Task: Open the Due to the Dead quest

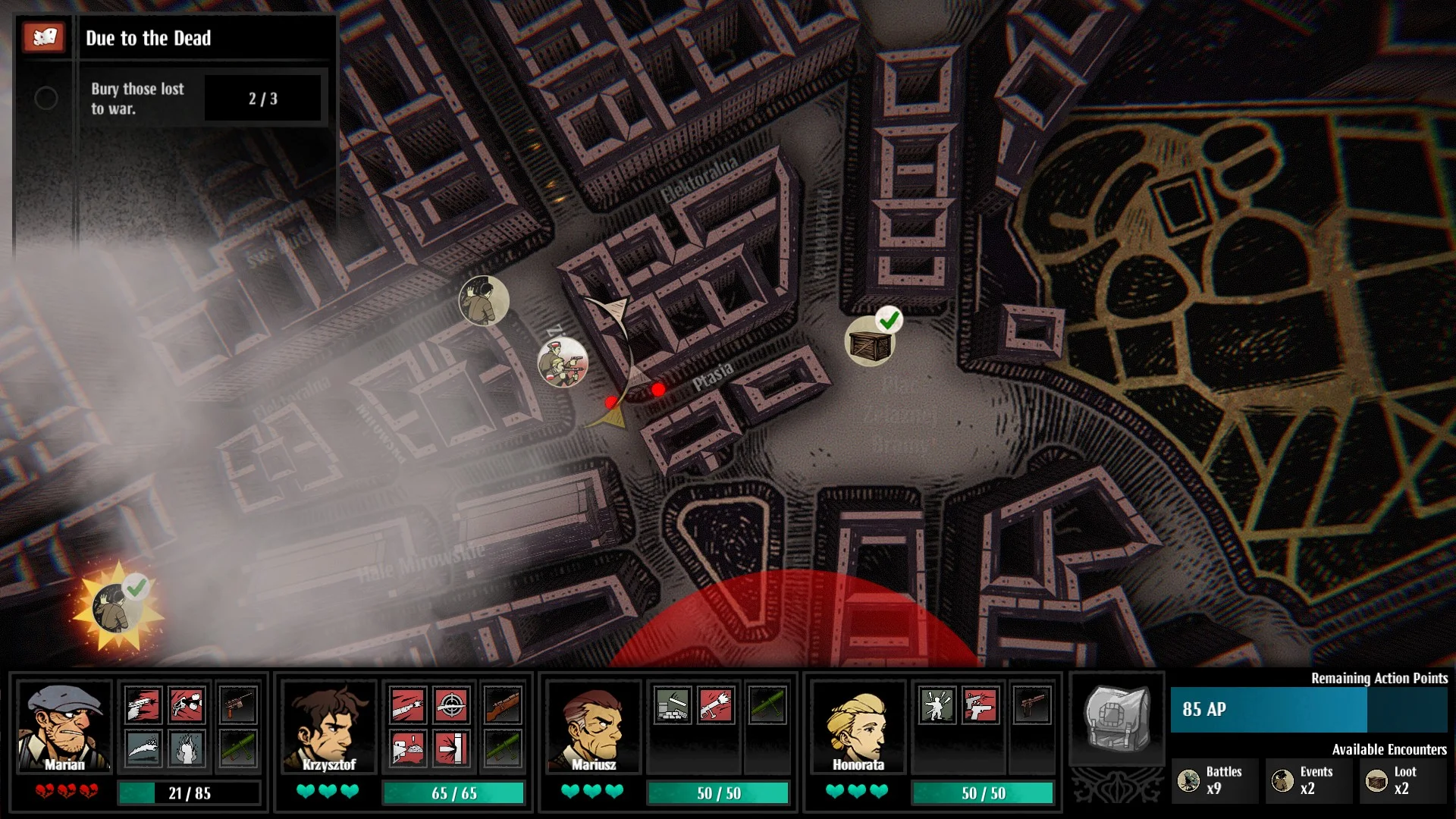Action: click(x=149, y=38)
